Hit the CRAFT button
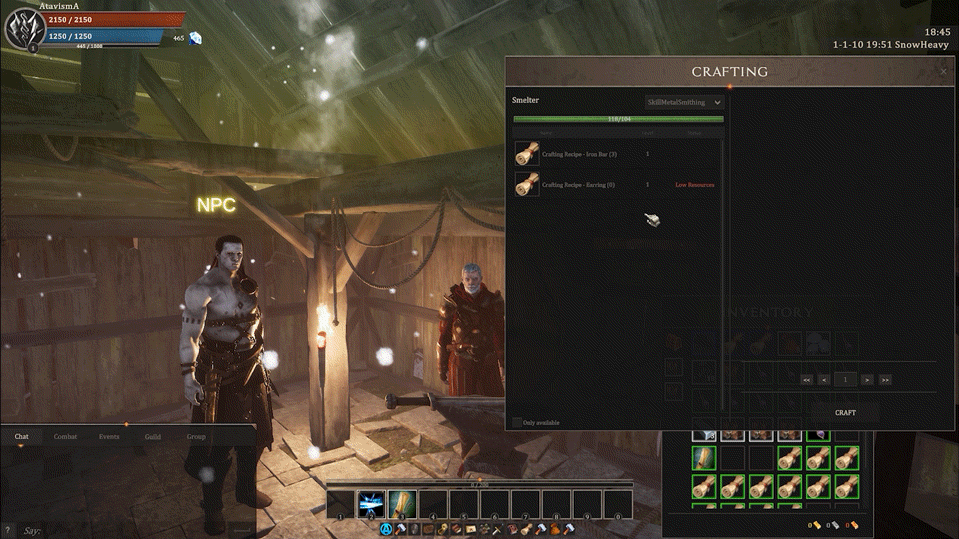Image resolution: width=959 pixels, height=539 pixels. [845, 412]
